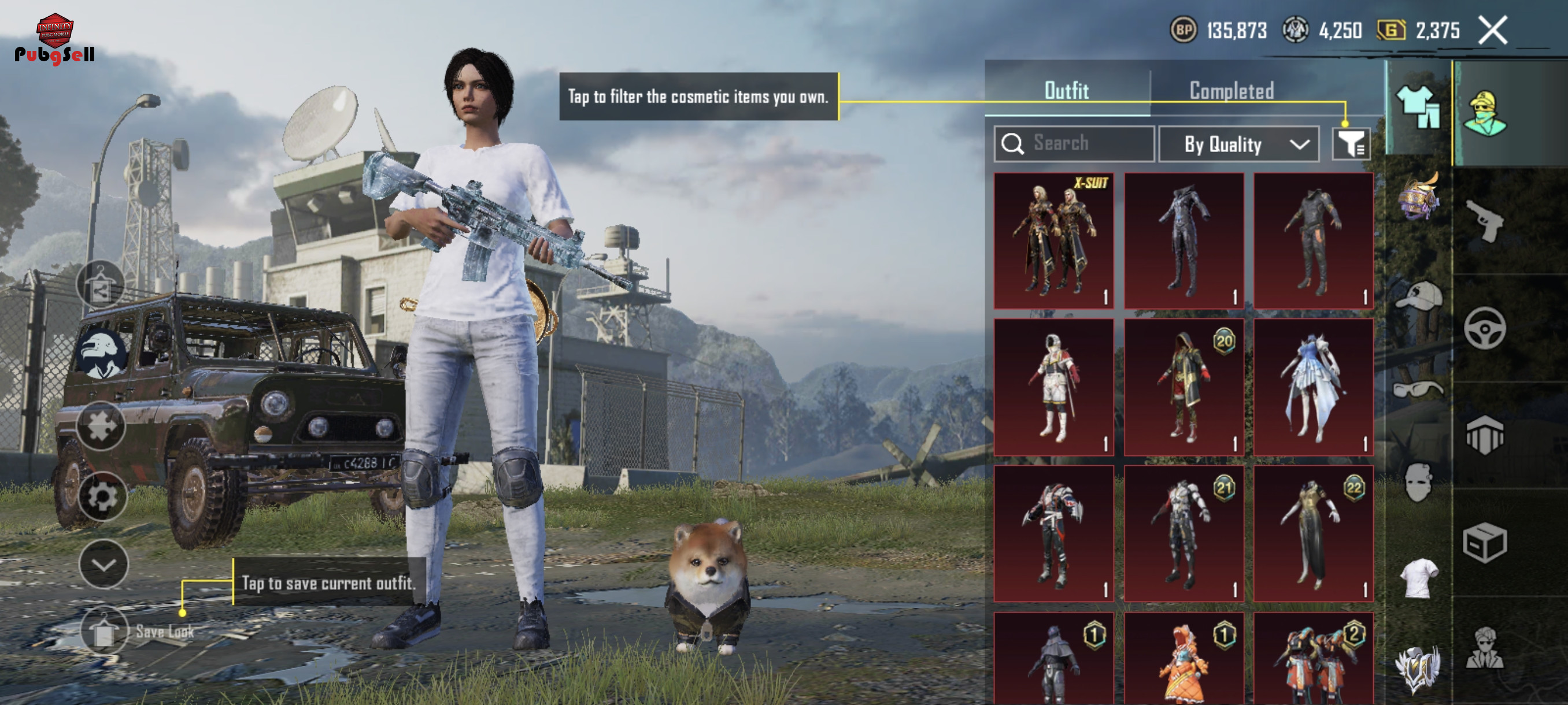The width and height of the screenshot is (1568, 705).
Task: Toggle the owned-items filter funnel button
Action: [x=1351, y=144]
